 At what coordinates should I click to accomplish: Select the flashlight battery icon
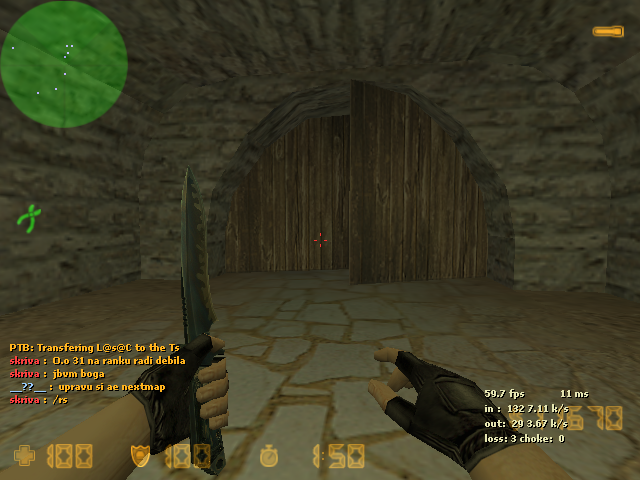607,32
